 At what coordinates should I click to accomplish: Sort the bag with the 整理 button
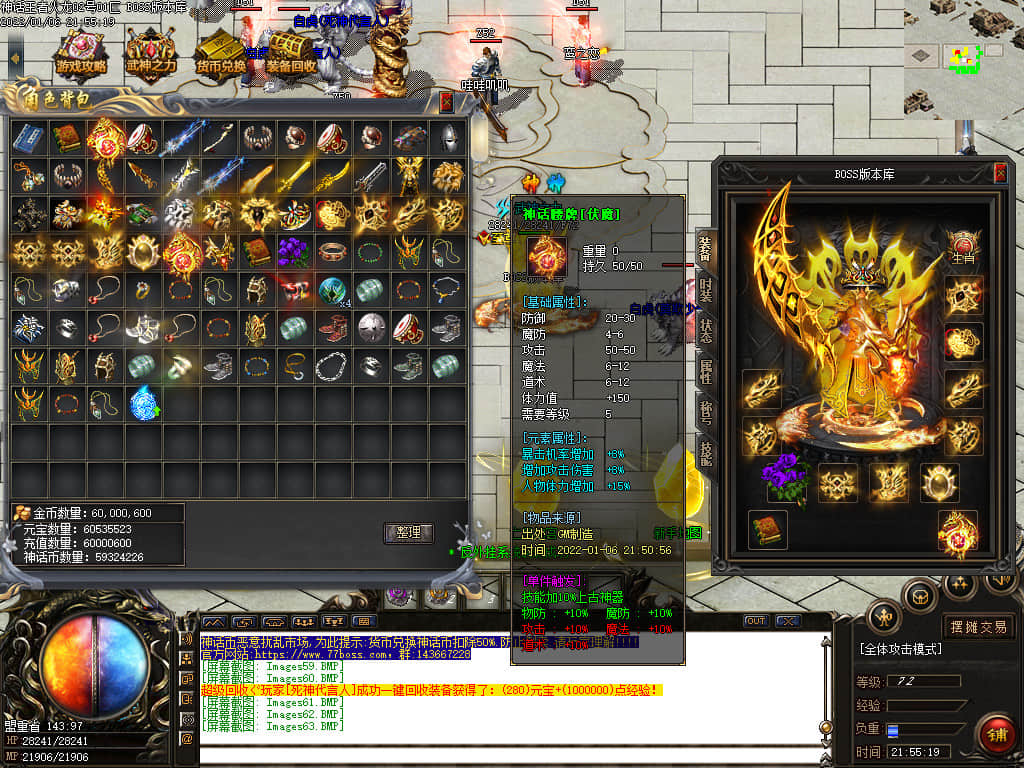click(x=408, y=533)
